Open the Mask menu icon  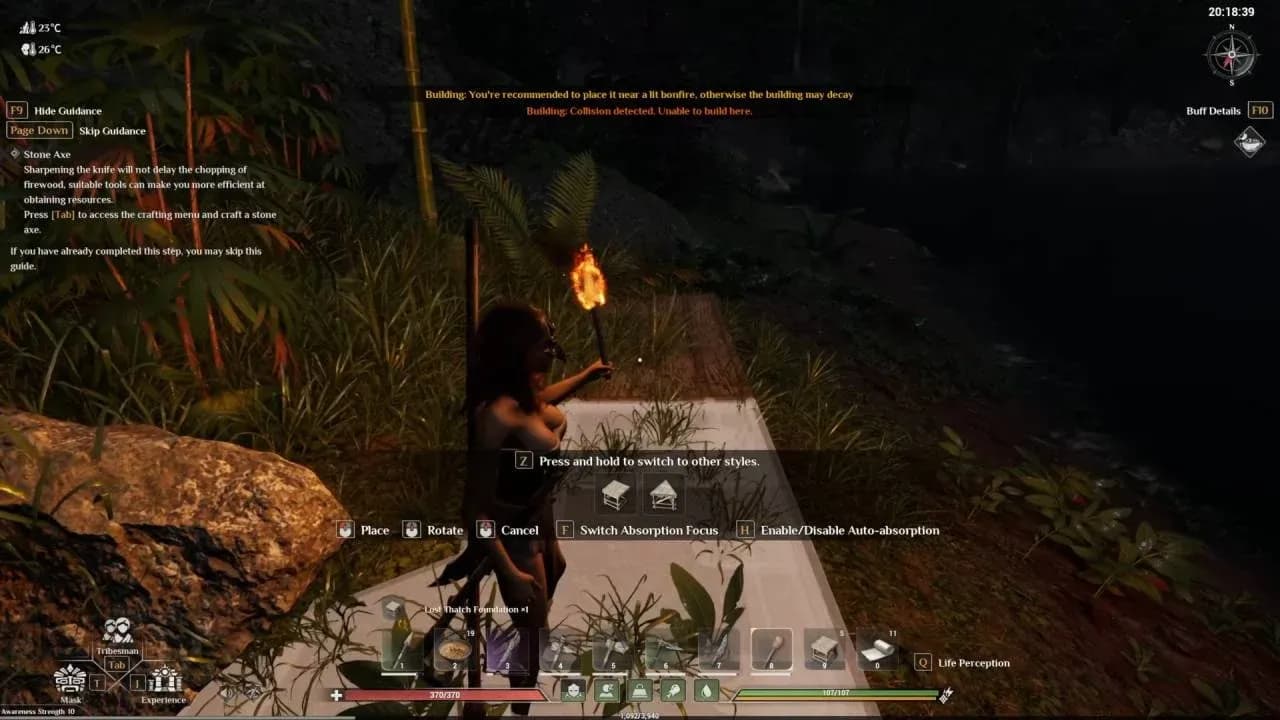(70, 678)
